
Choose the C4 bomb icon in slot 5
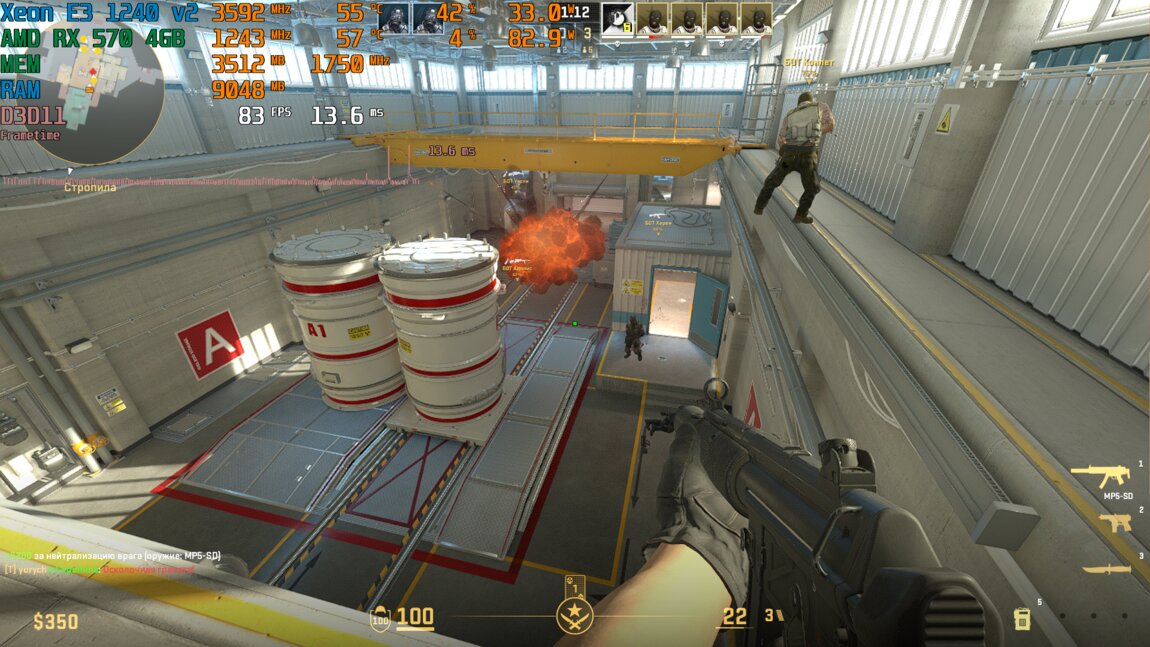[x=1022, y=618]
